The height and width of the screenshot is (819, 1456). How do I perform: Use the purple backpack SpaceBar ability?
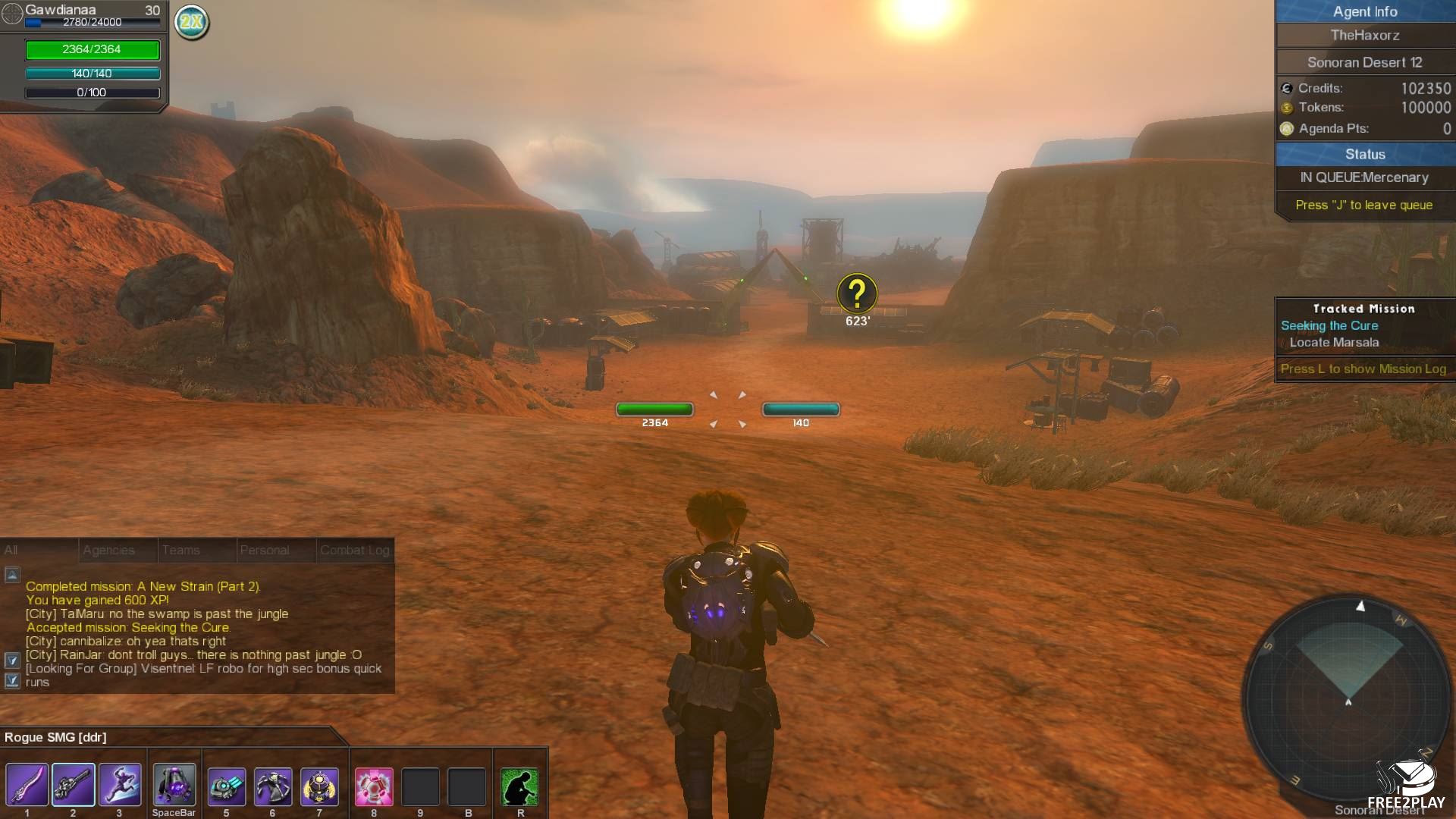[x=174, y=785]
